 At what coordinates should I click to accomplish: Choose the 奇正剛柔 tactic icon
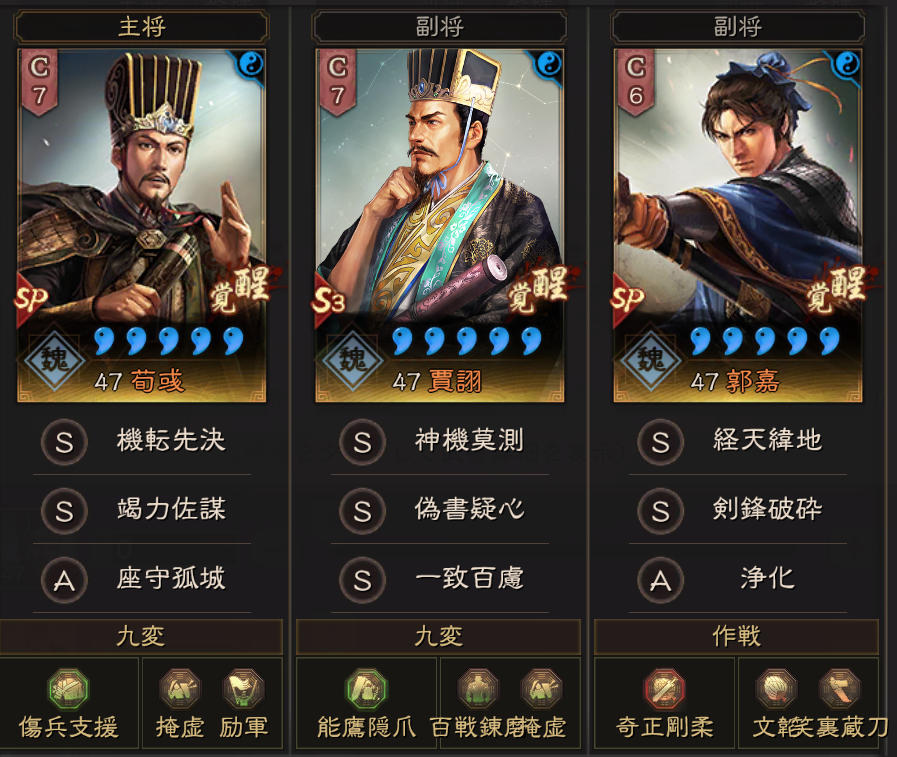click(664, 689)
